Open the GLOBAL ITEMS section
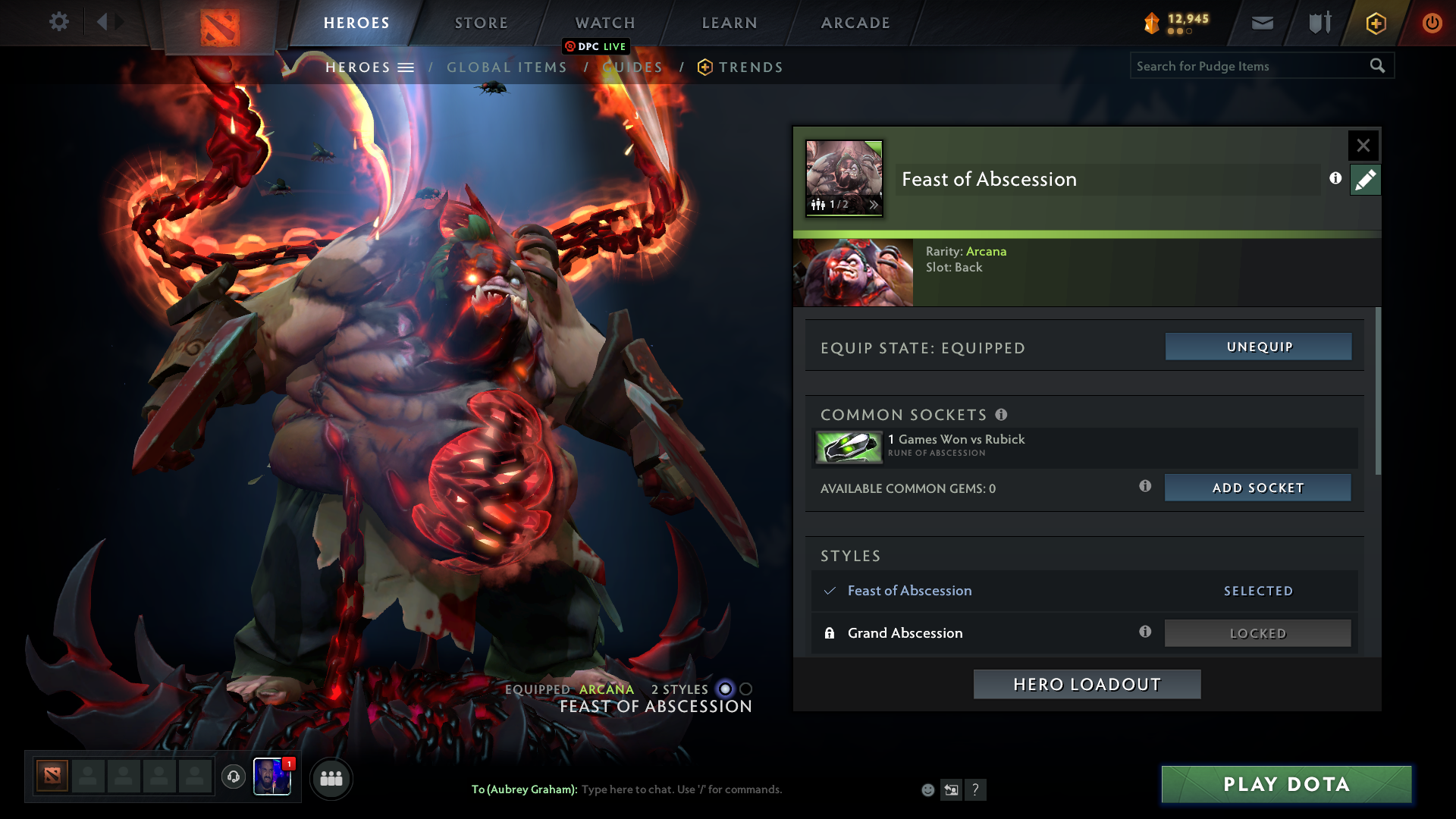The height and width of the screenshot is (819, 1456). (x=506, y=67)
